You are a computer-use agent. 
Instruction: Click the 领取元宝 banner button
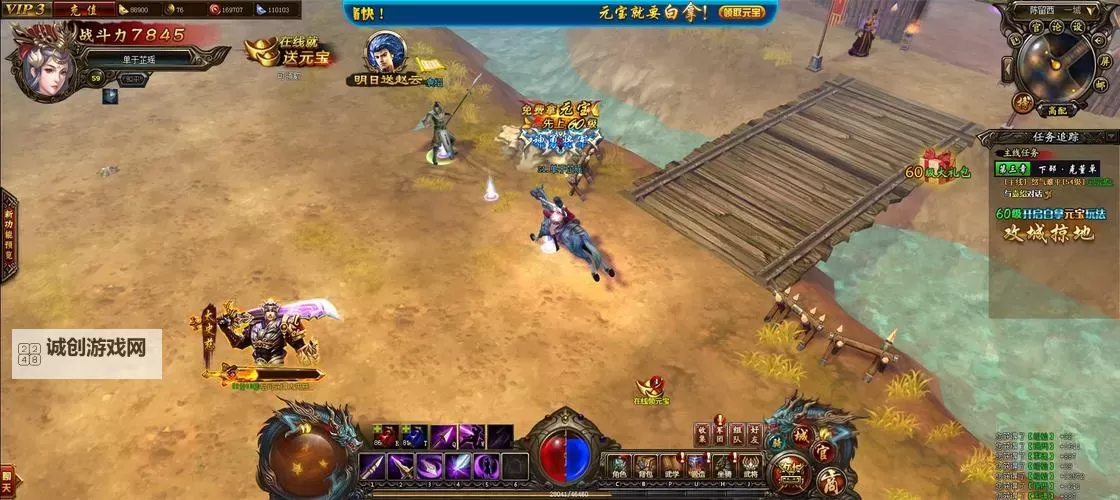tap(743, 12)
